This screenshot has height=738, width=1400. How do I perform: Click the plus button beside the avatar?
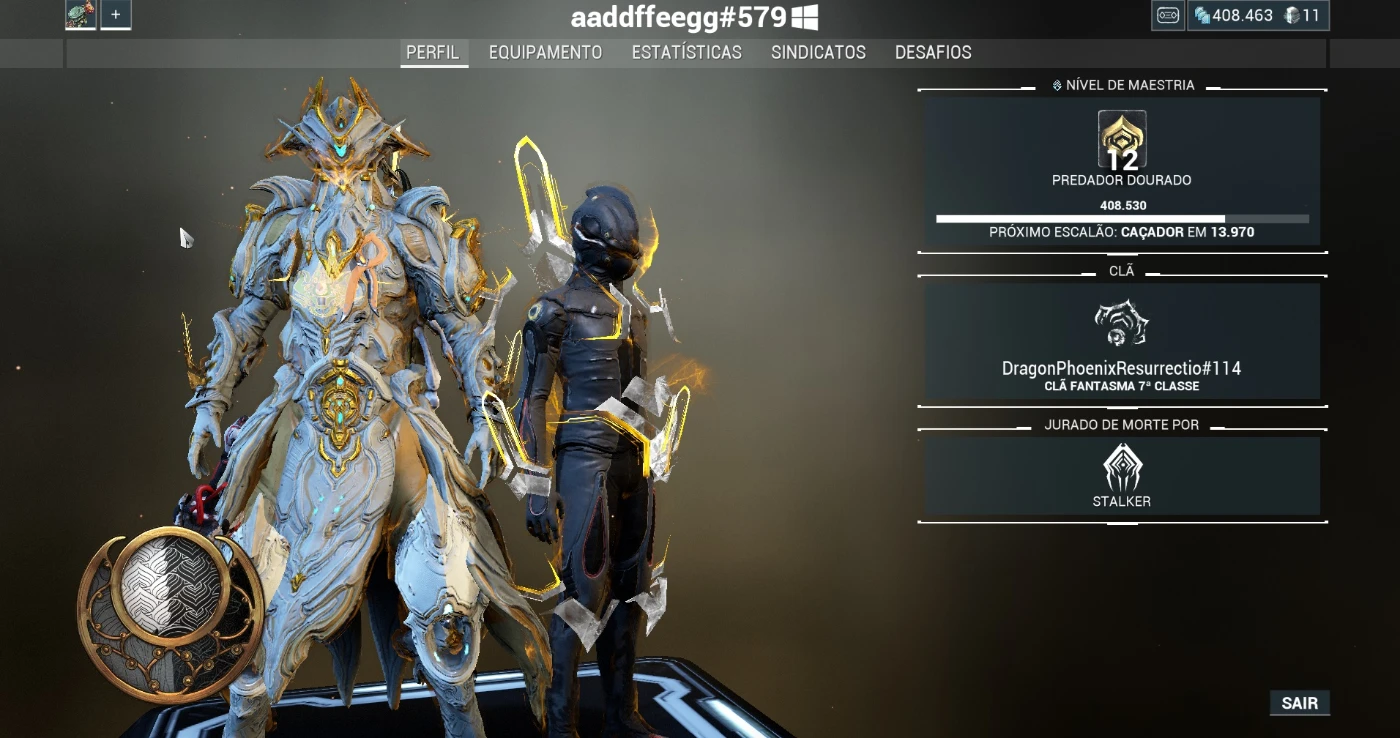[116, 15]
